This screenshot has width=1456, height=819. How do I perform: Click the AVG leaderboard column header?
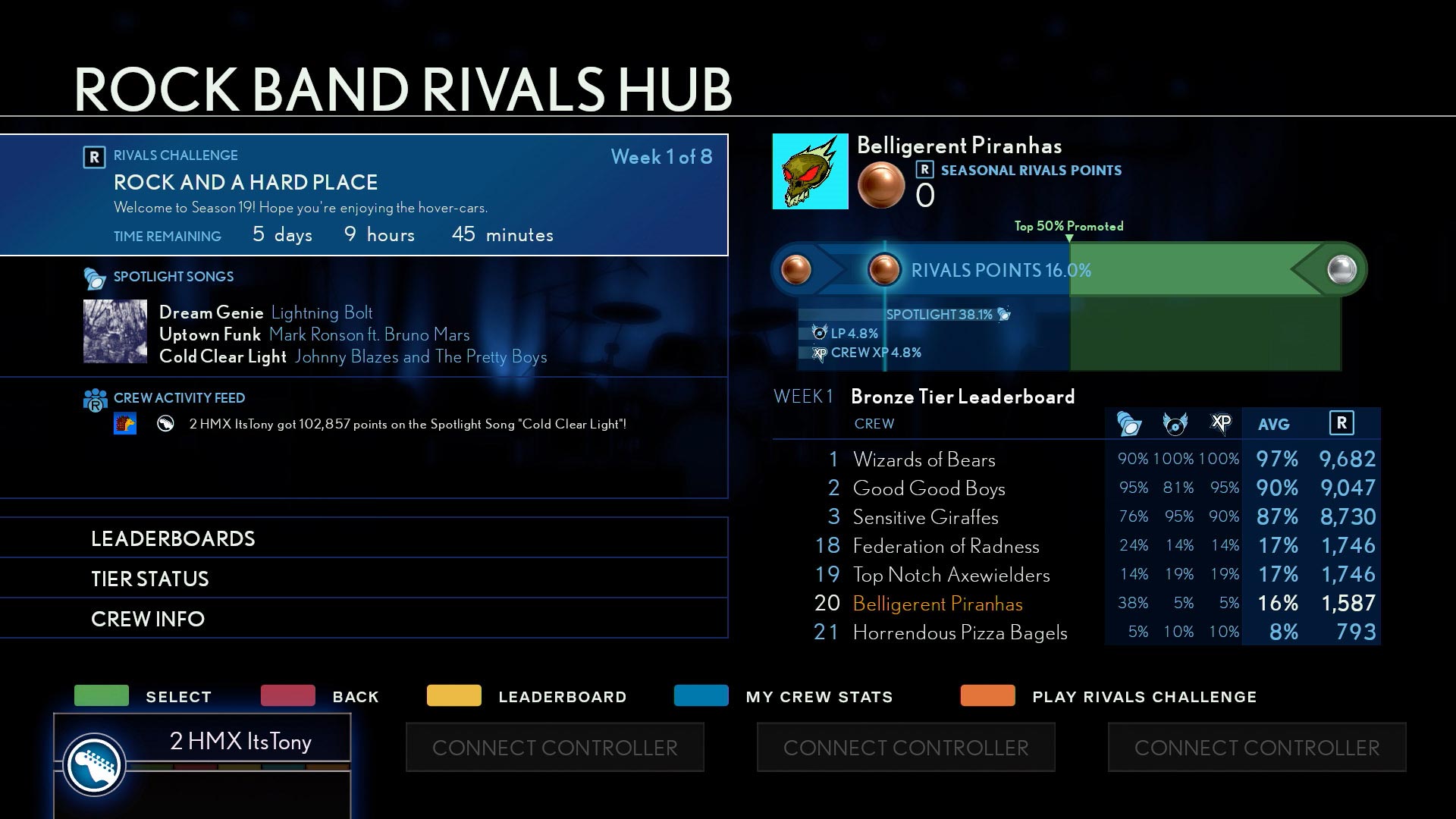point(1273,425)
